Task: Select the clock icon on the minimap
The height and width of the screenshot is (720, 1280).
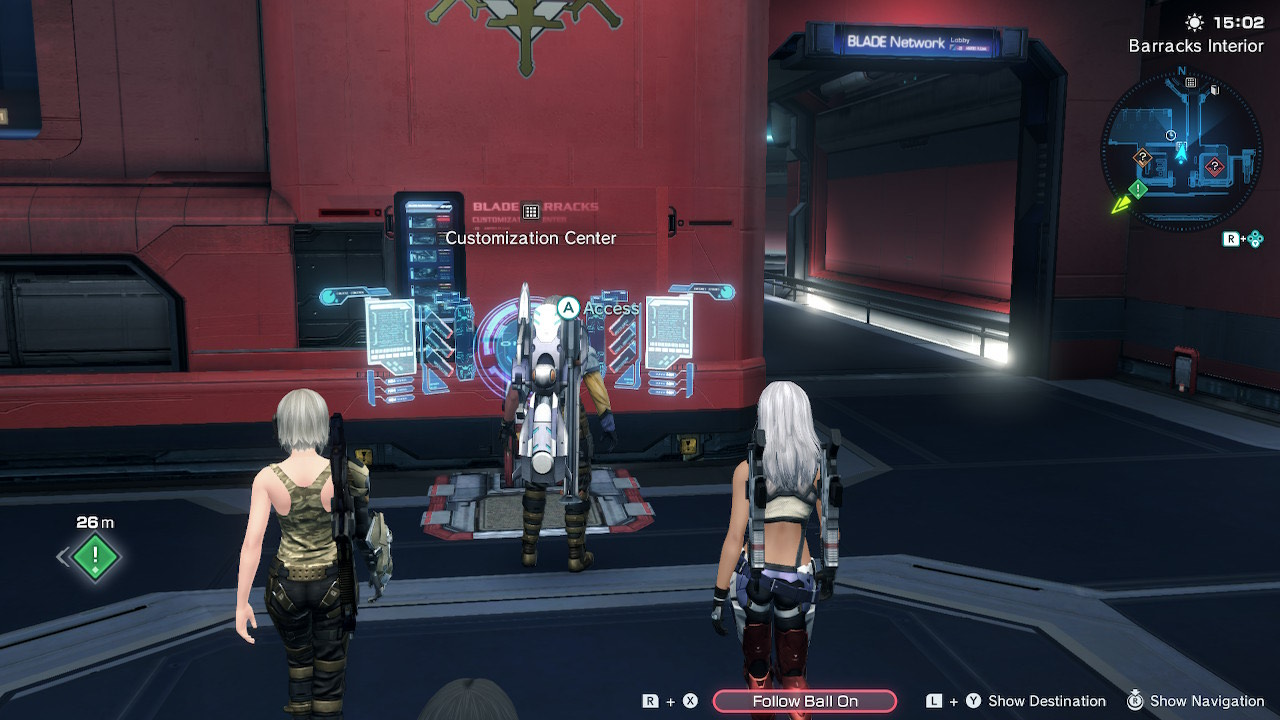Action: coord(1171,134)
